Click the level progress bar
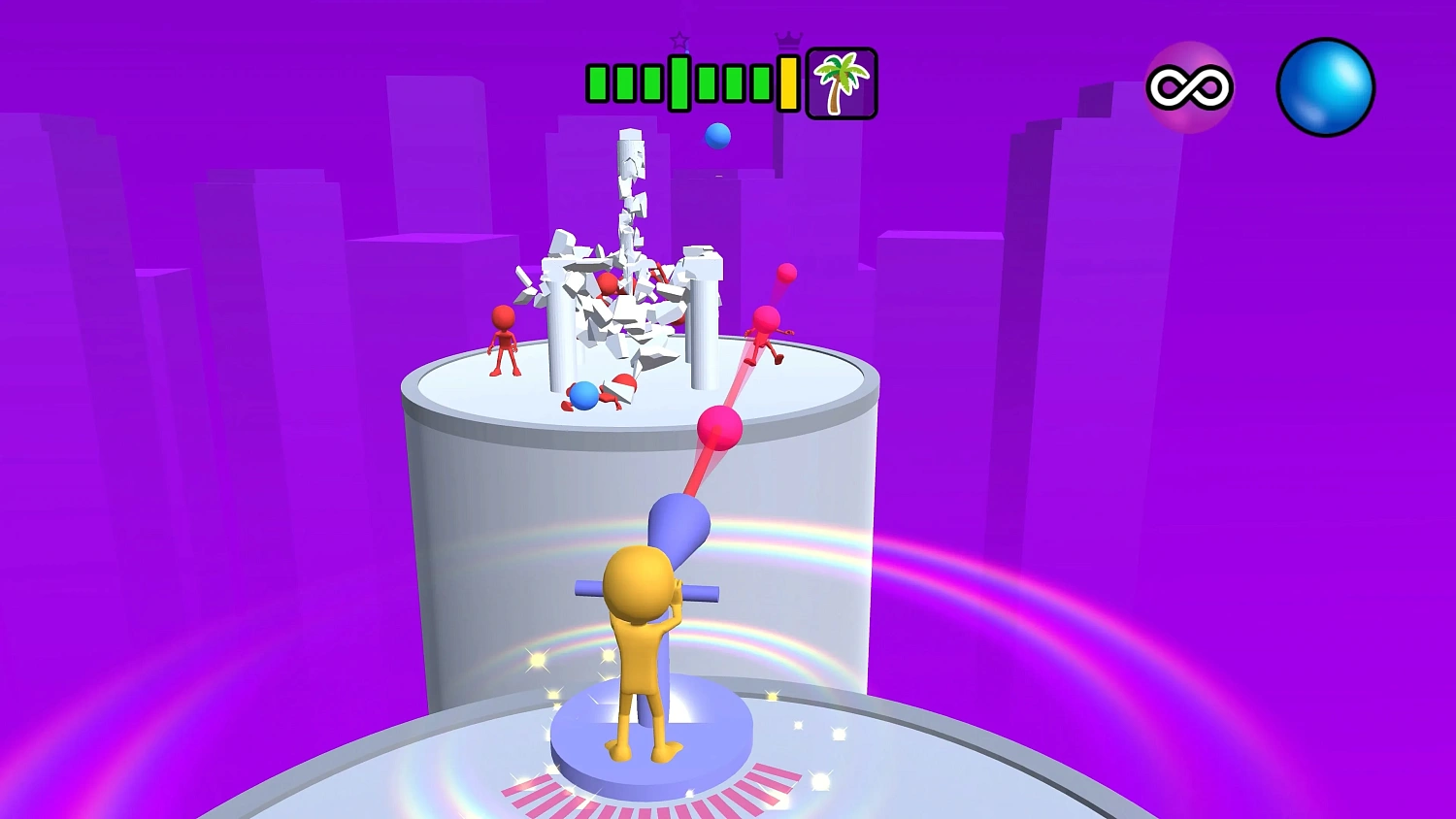 [689, 82]
